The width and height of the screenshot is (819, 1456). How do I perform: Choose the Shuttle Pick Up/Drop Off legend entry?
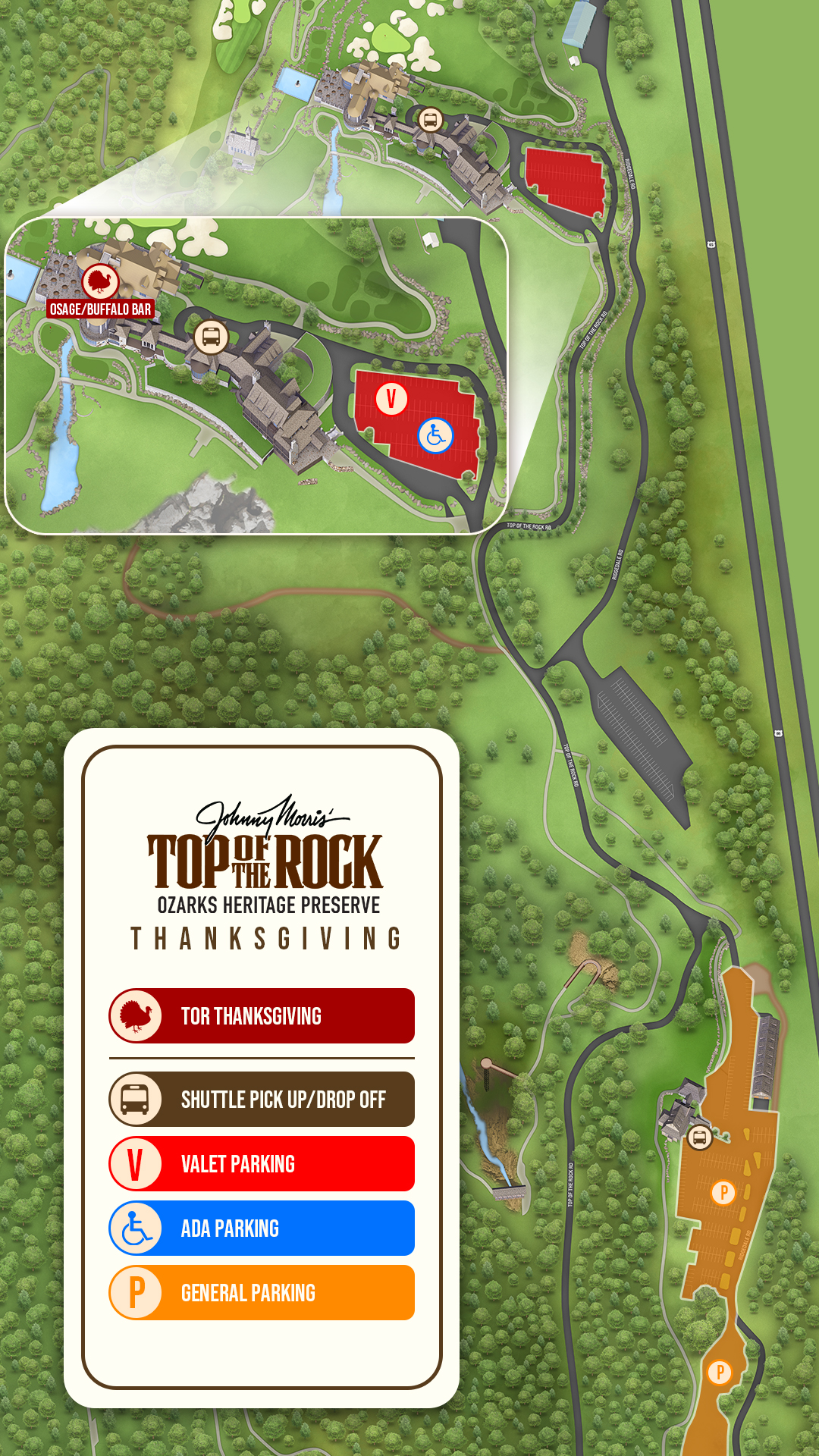click(262, 1099)
